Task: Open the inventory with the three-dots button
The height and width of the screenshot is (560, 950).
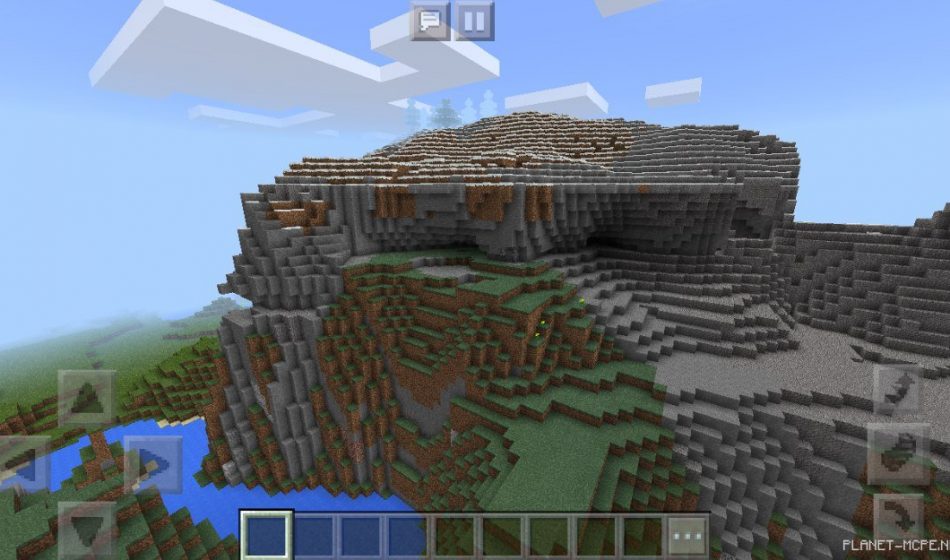Action: click(x=686, y=535)
